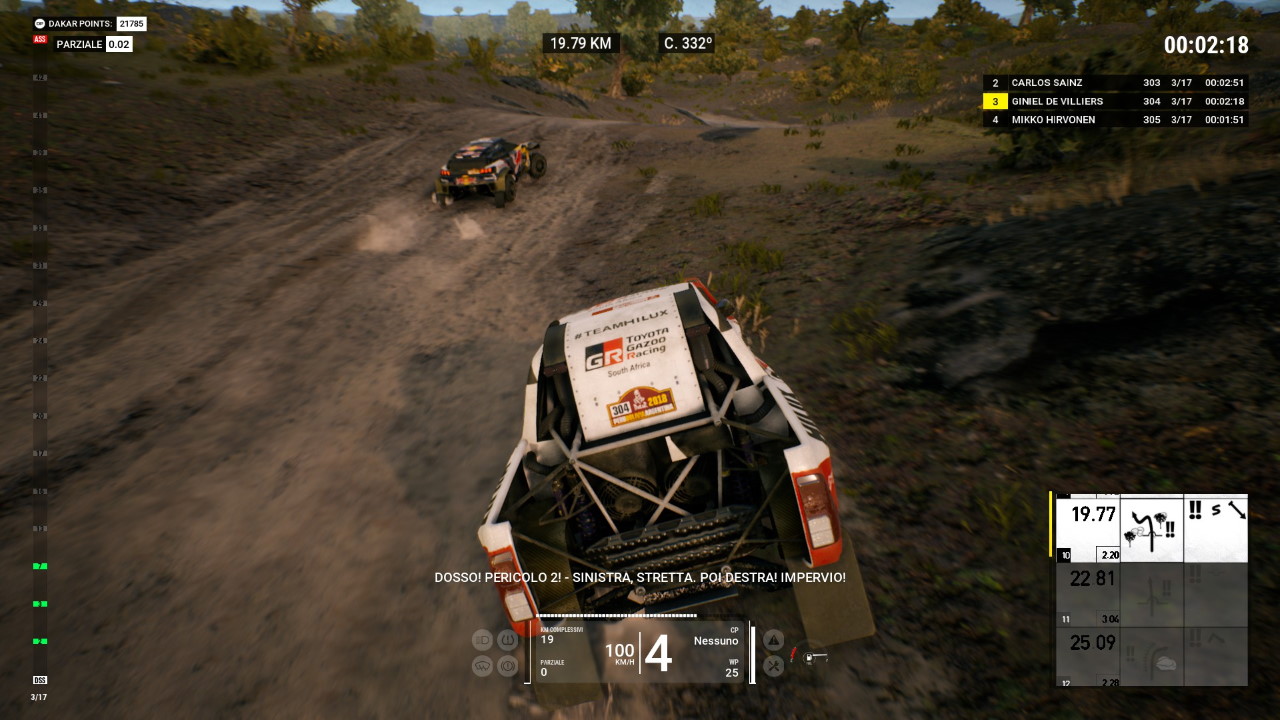Select roadbook note 10 at 19.77 km
1280x720 pixels.
(1152, 528)
